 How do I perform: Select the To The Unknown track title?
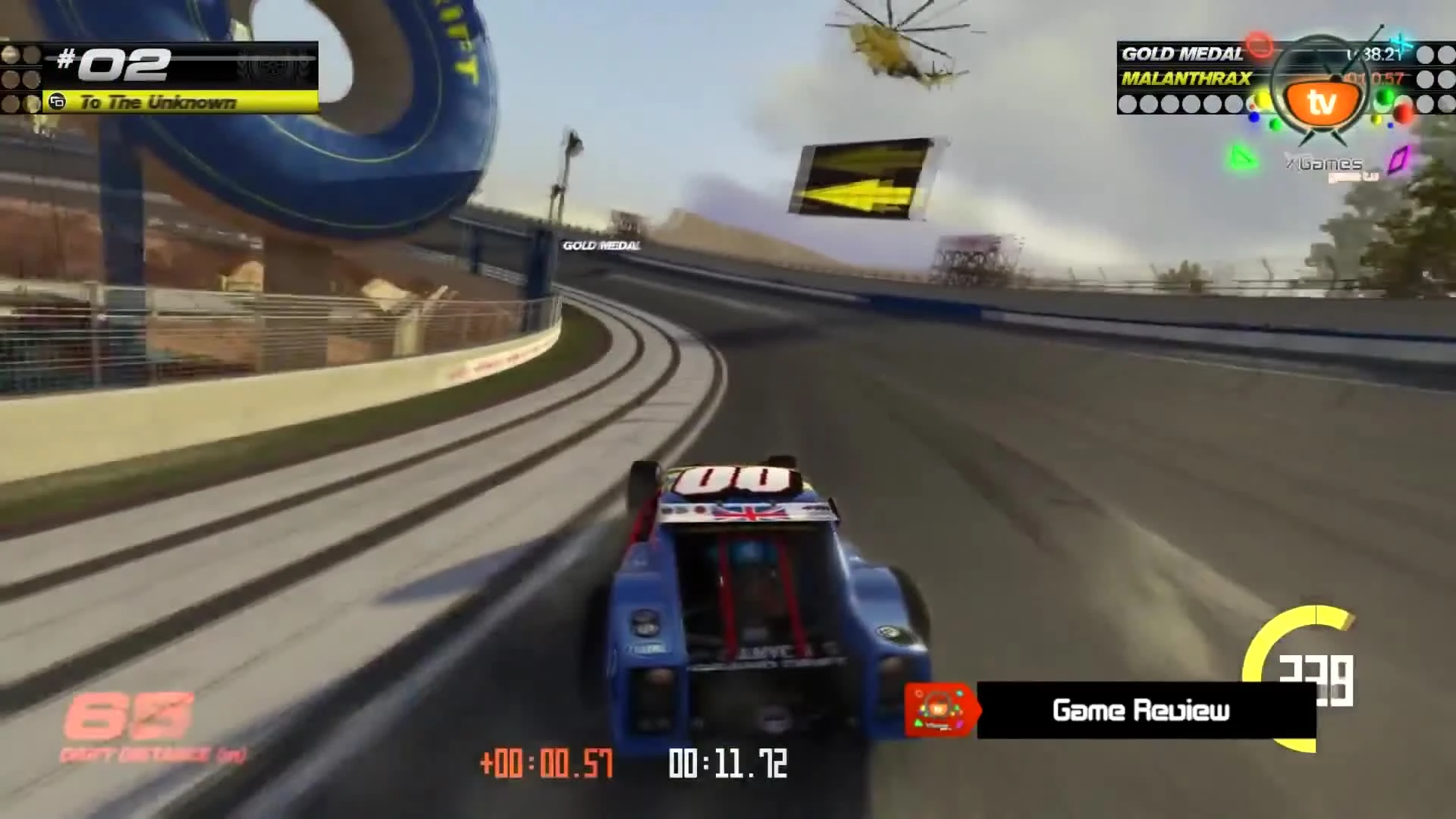(x=159, y=102)
